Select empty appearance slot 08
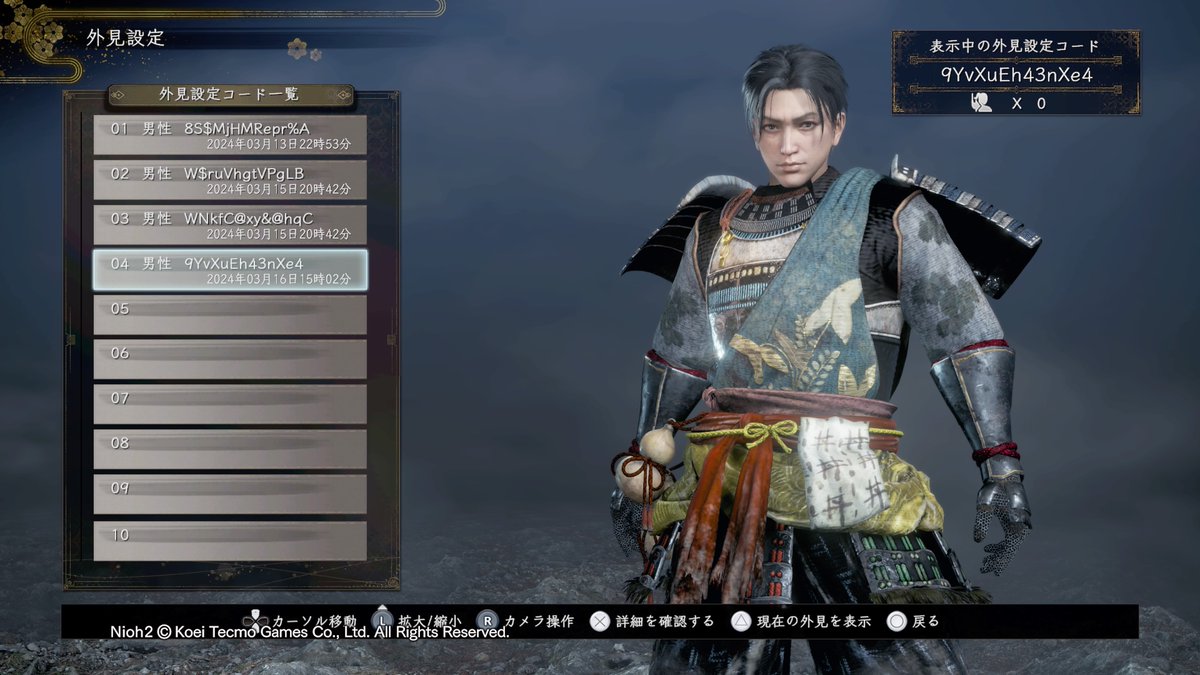The height and width of the screenshot is (675, 1200). [x=230, y=450]
